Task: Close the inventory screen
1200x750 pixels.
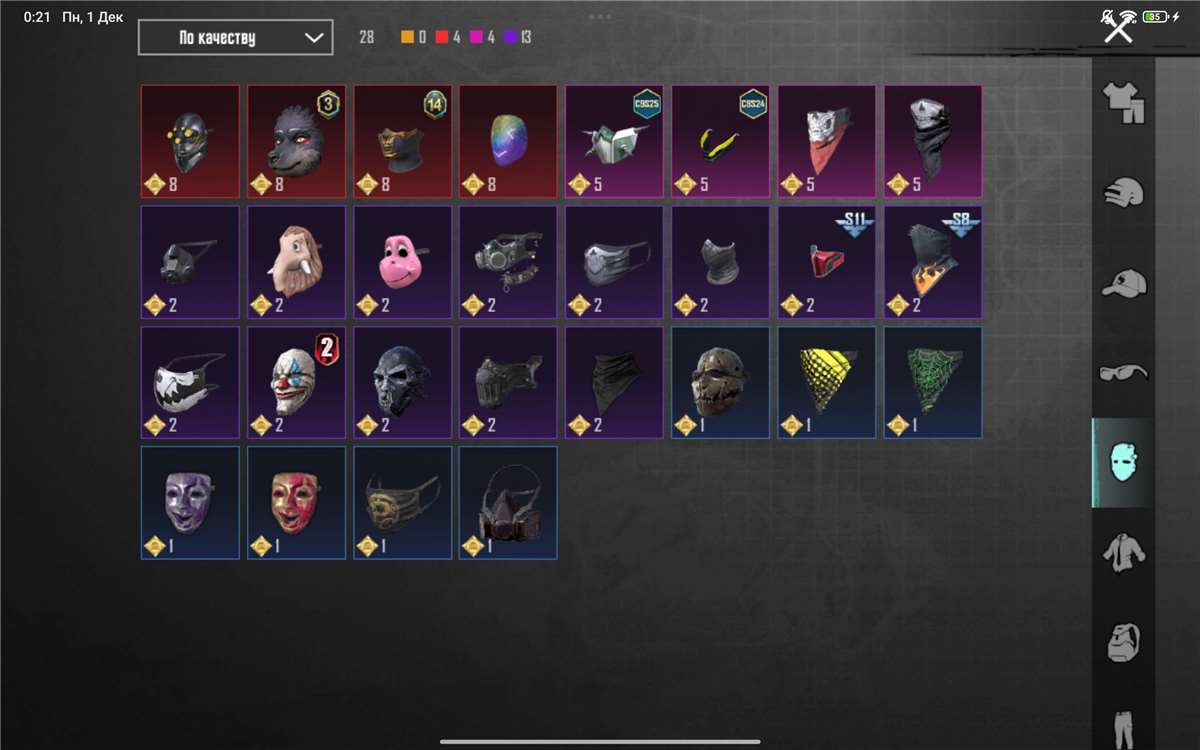Action: (x=1117, y=29)
